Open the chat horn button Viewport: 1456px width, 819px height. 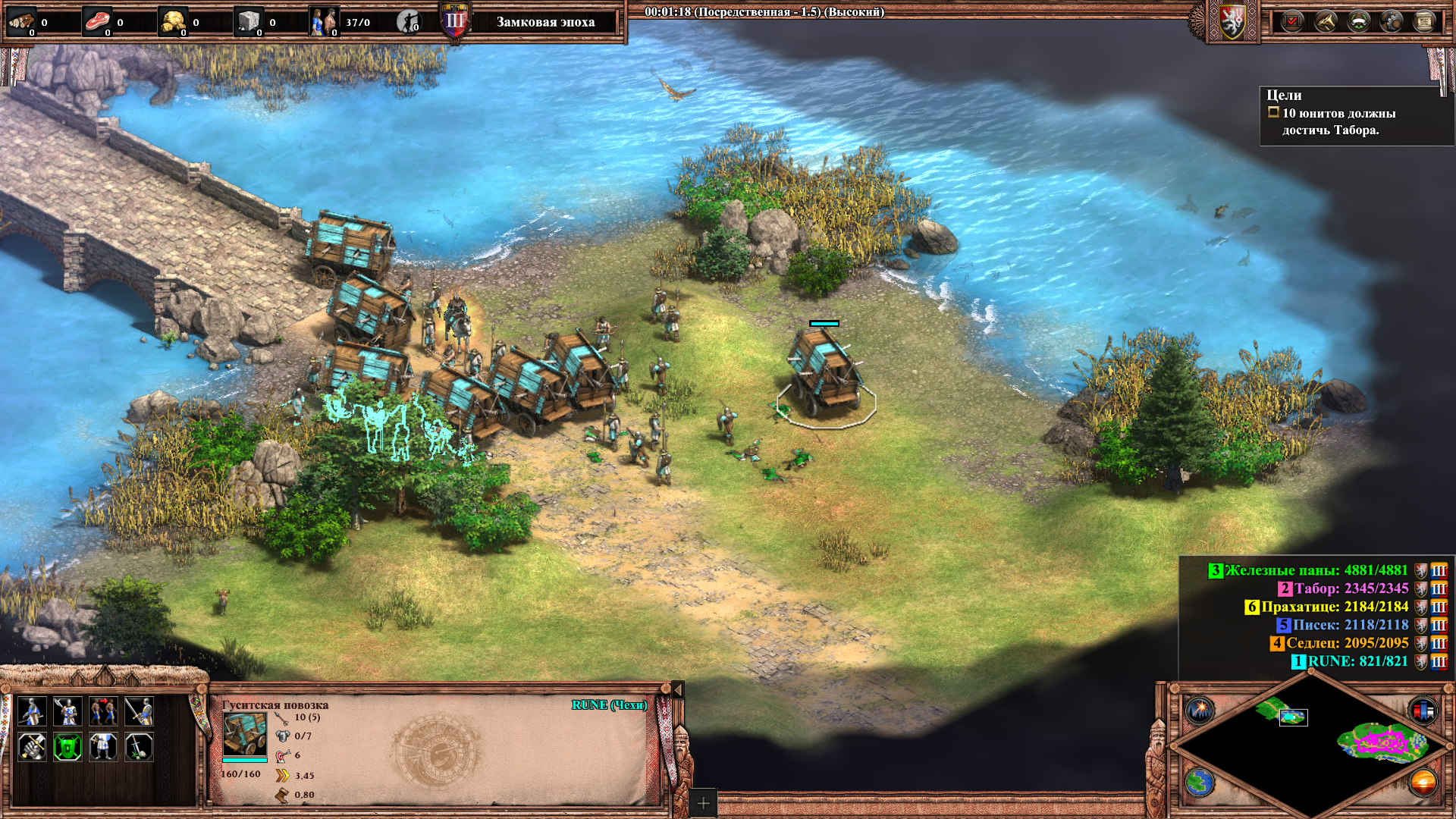(1325, 21)
